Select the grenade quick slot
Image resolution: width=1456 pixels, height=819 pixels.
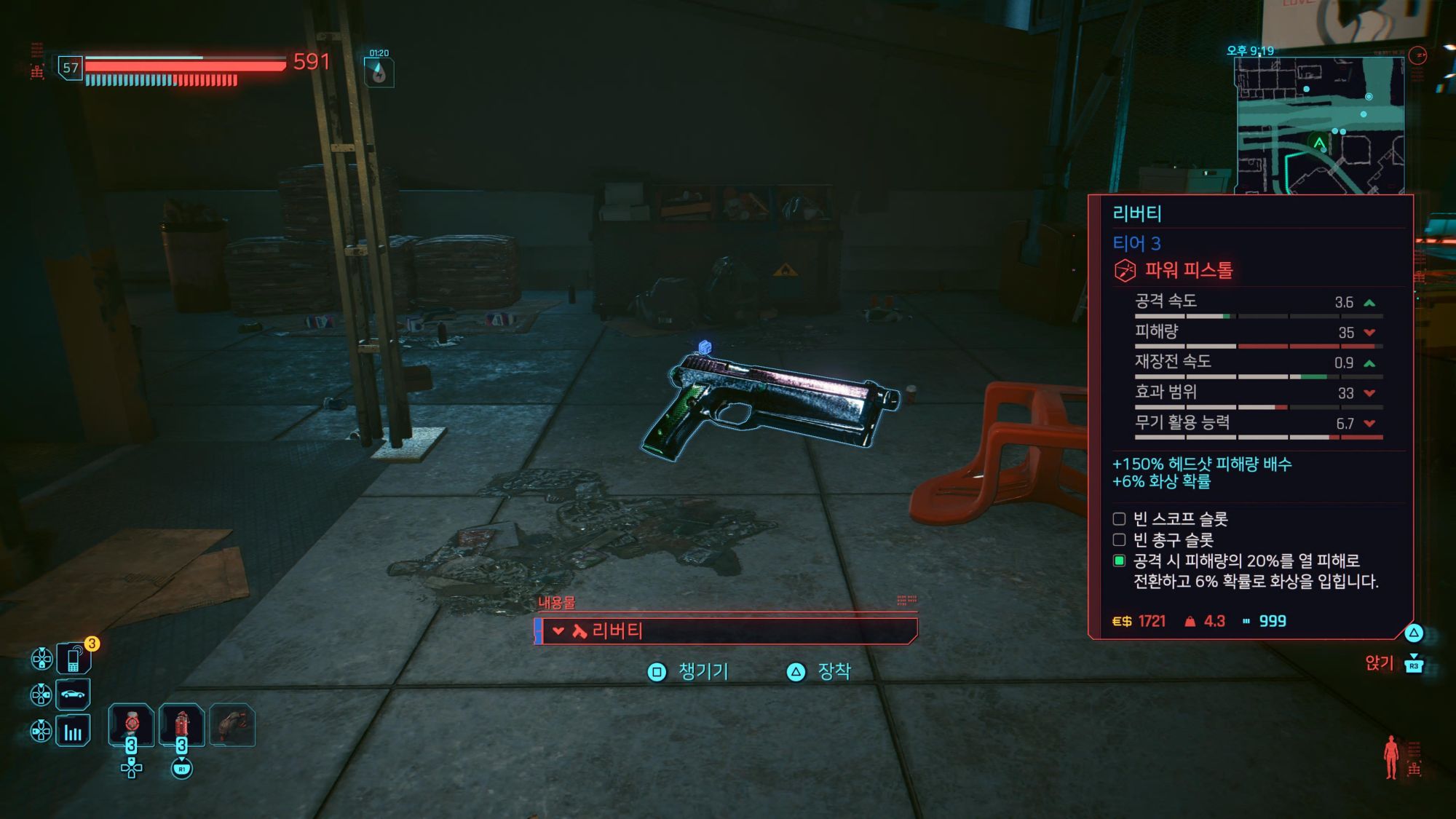(x=181, y=725)
